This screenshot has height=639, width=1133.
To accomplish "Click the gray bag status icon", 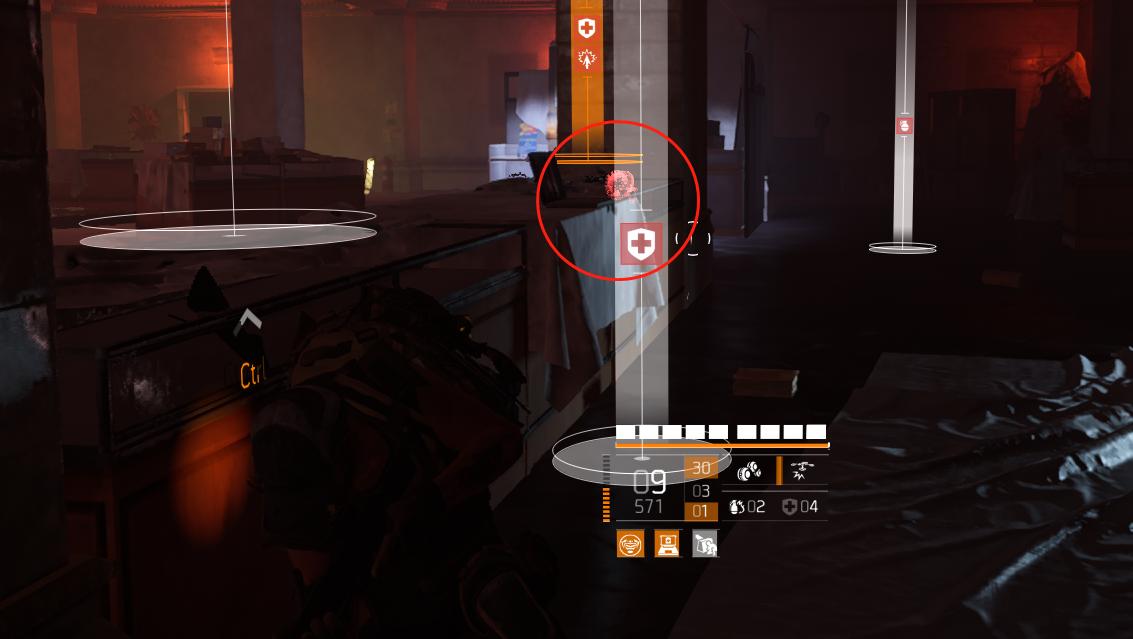I will tap(705, 544).
